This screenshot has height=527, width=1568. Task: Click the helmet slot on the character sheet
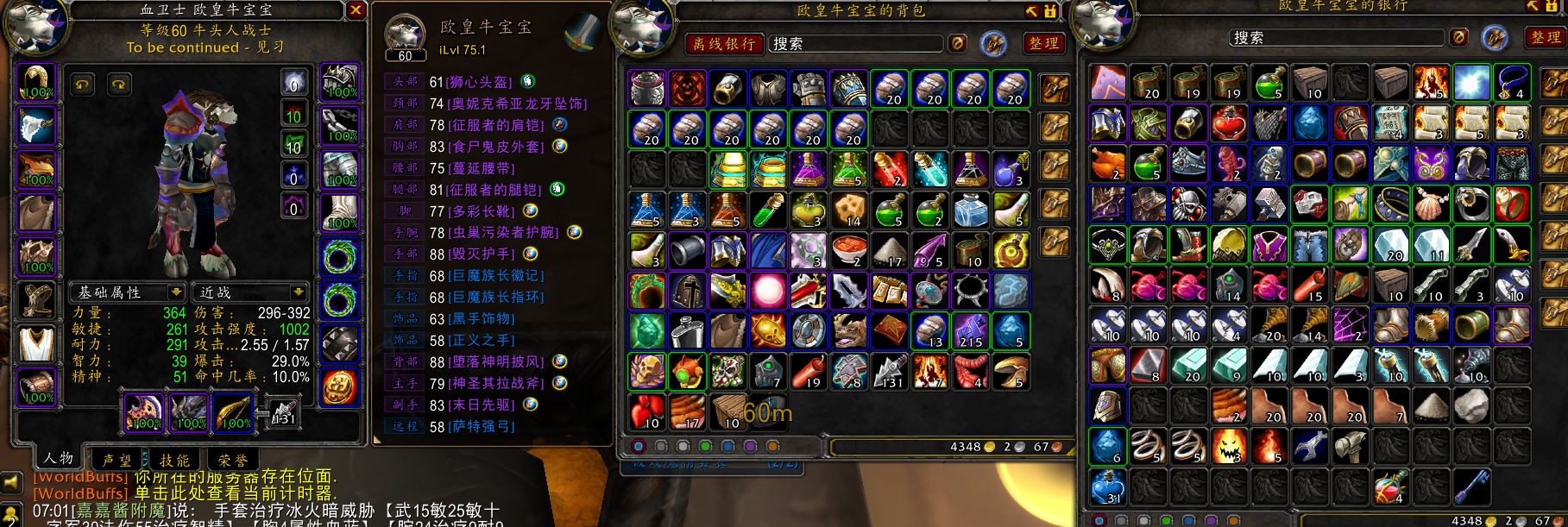pyautogui.click(x=36, y=83)
